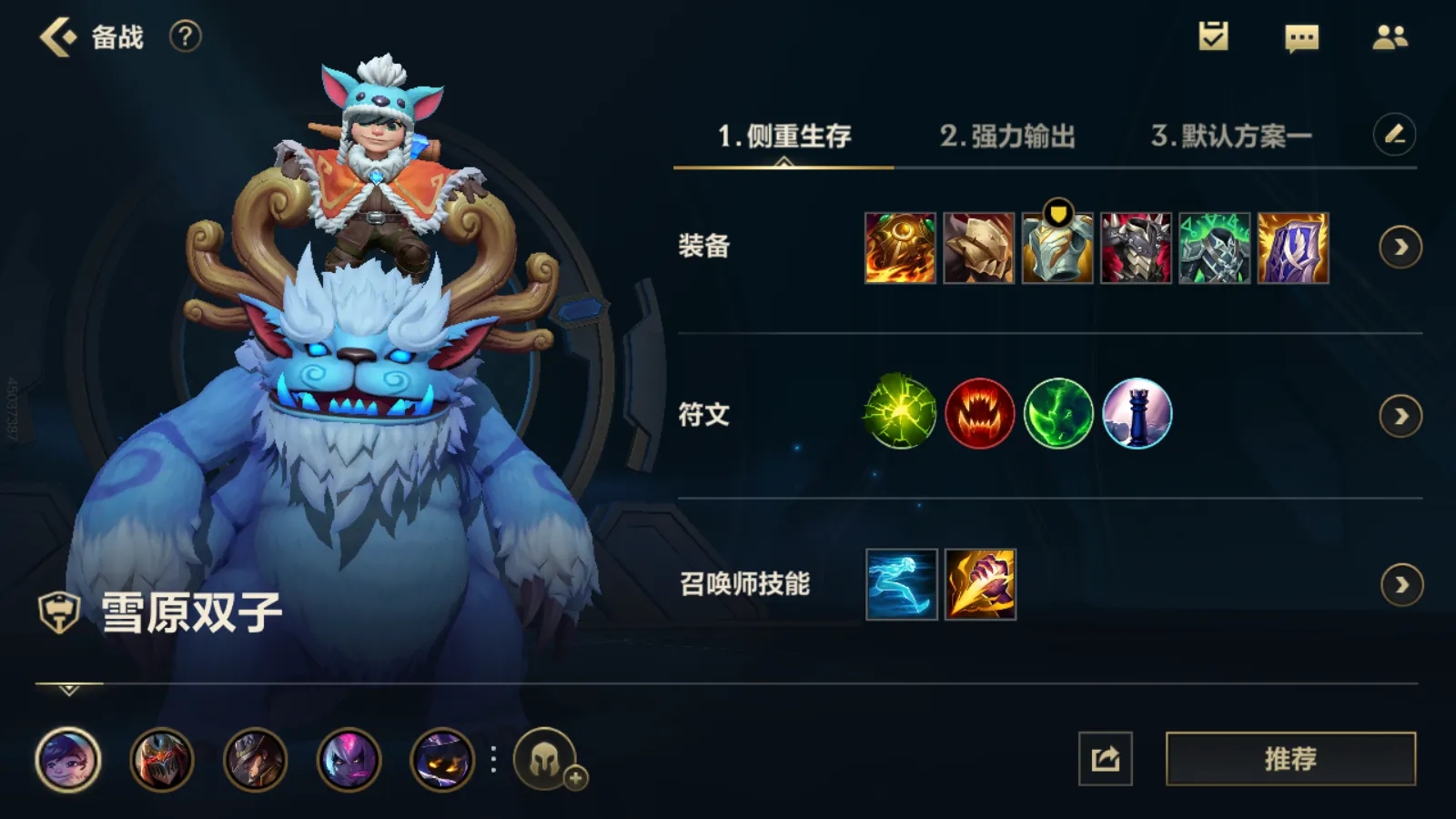Click the red fanged Demolish rune icon
1456x819 pixels.
tap(979, 414)
